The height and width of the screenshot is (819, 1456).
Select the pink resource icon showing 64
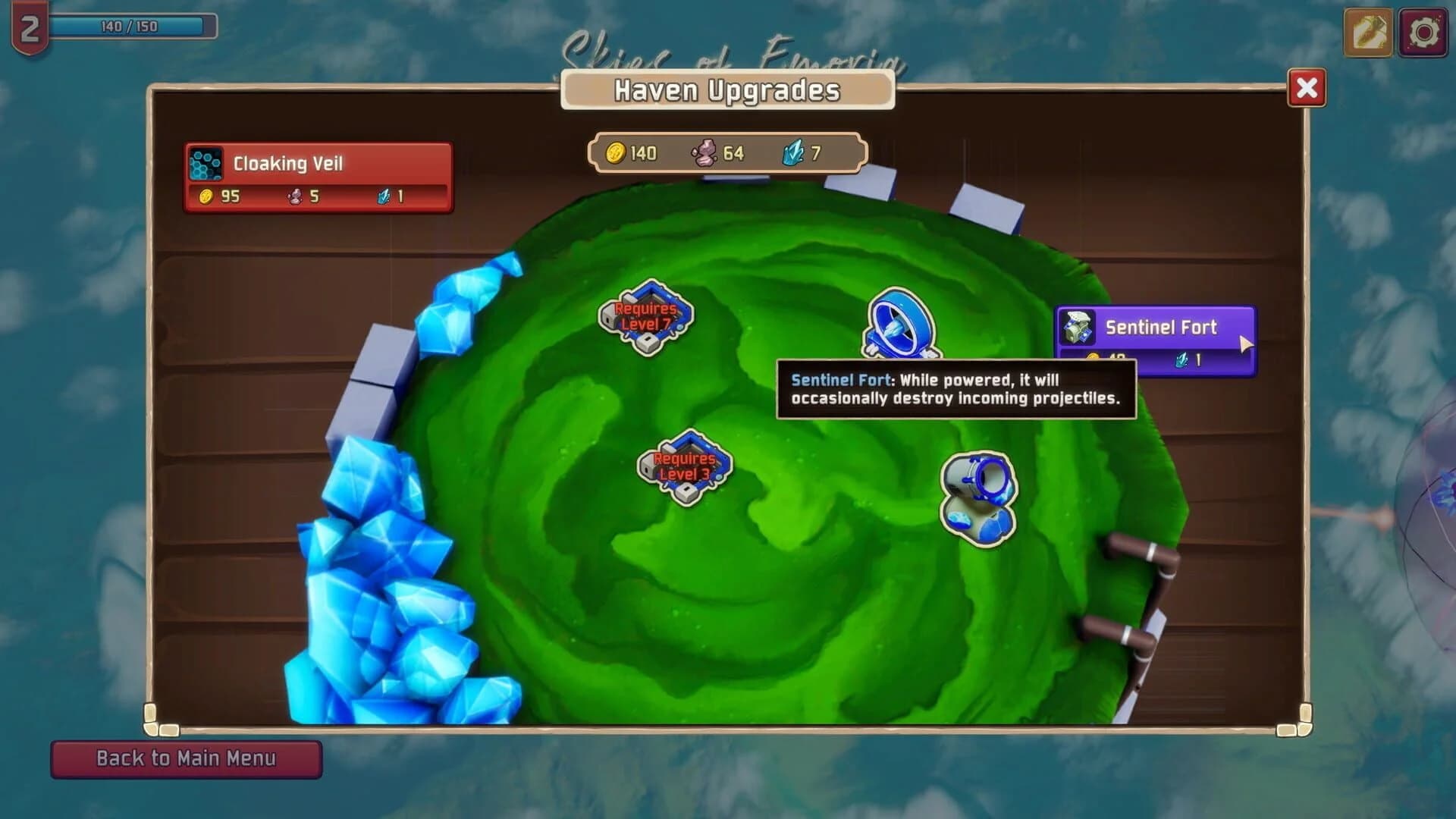pyautogui.click(x=704, y=152)
